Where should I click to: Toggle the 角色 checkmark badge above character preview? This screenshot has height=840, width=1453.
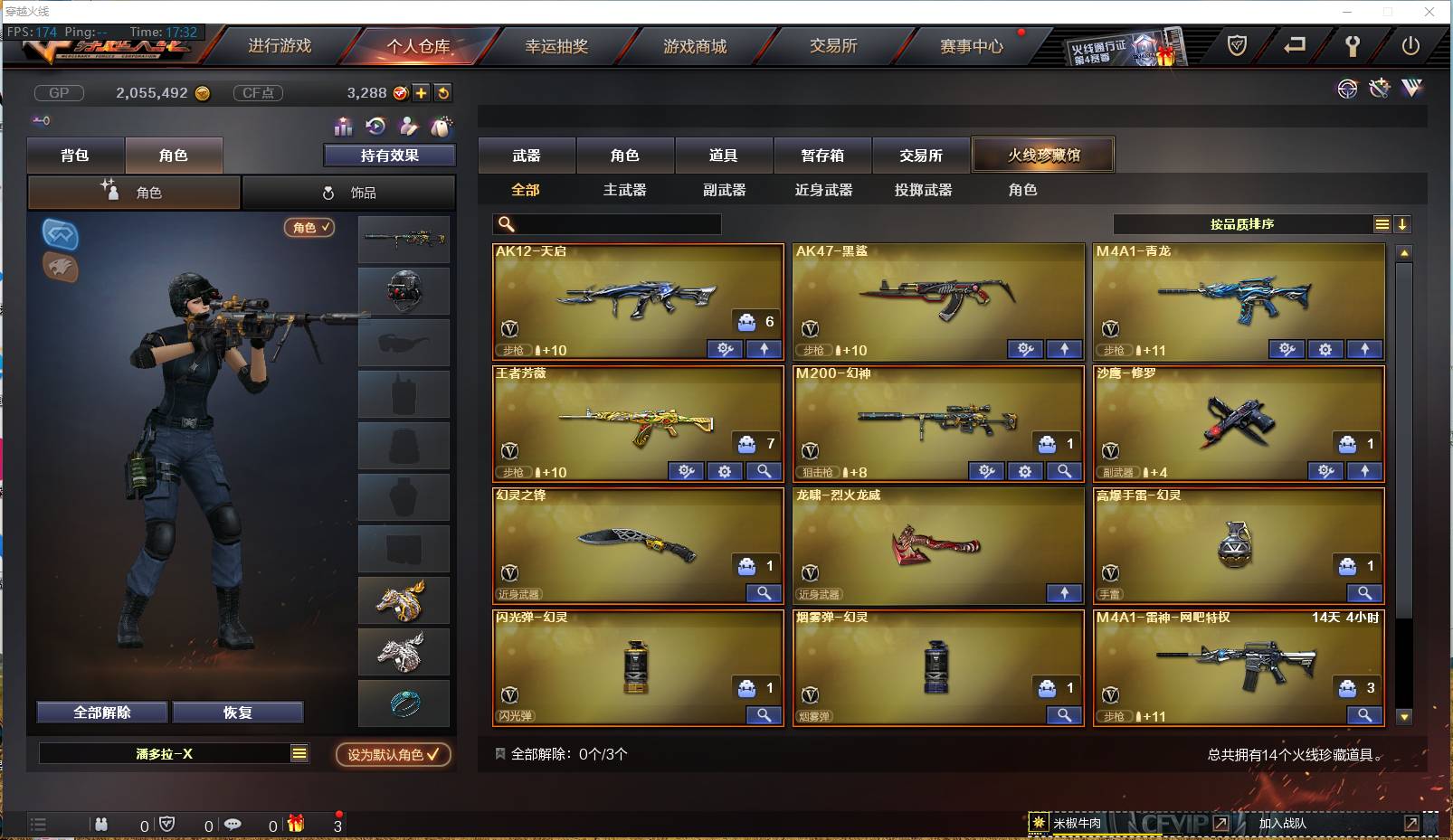click(x=309, y=228)
